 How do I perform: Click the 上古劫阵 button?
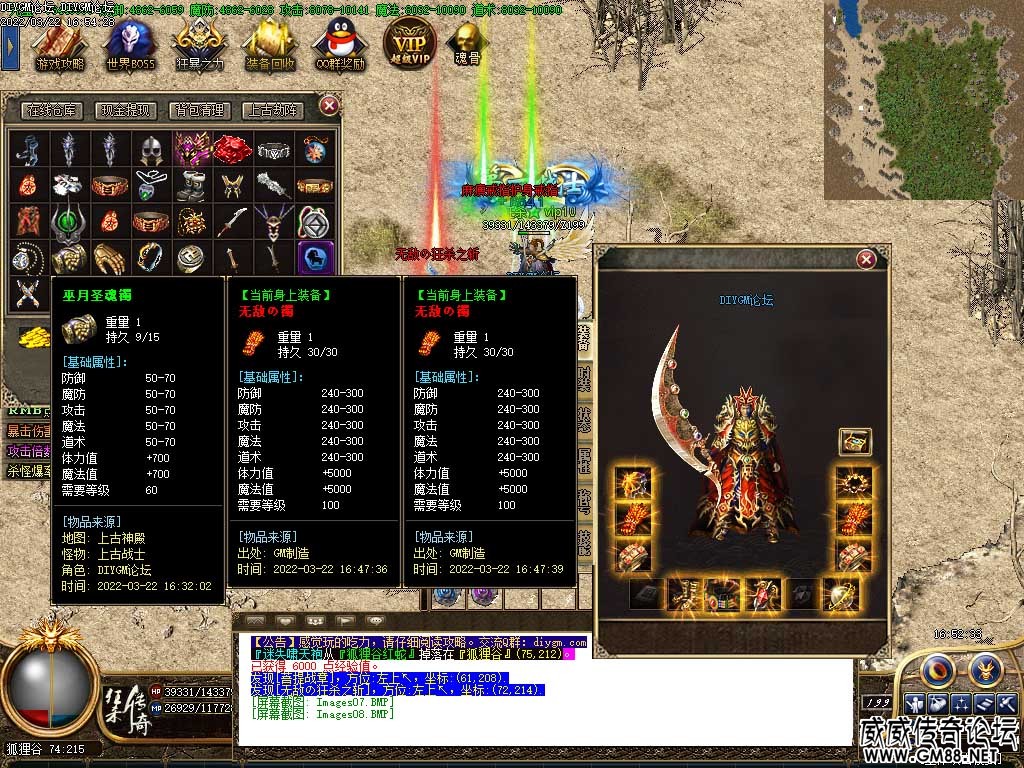coord(273,111)
